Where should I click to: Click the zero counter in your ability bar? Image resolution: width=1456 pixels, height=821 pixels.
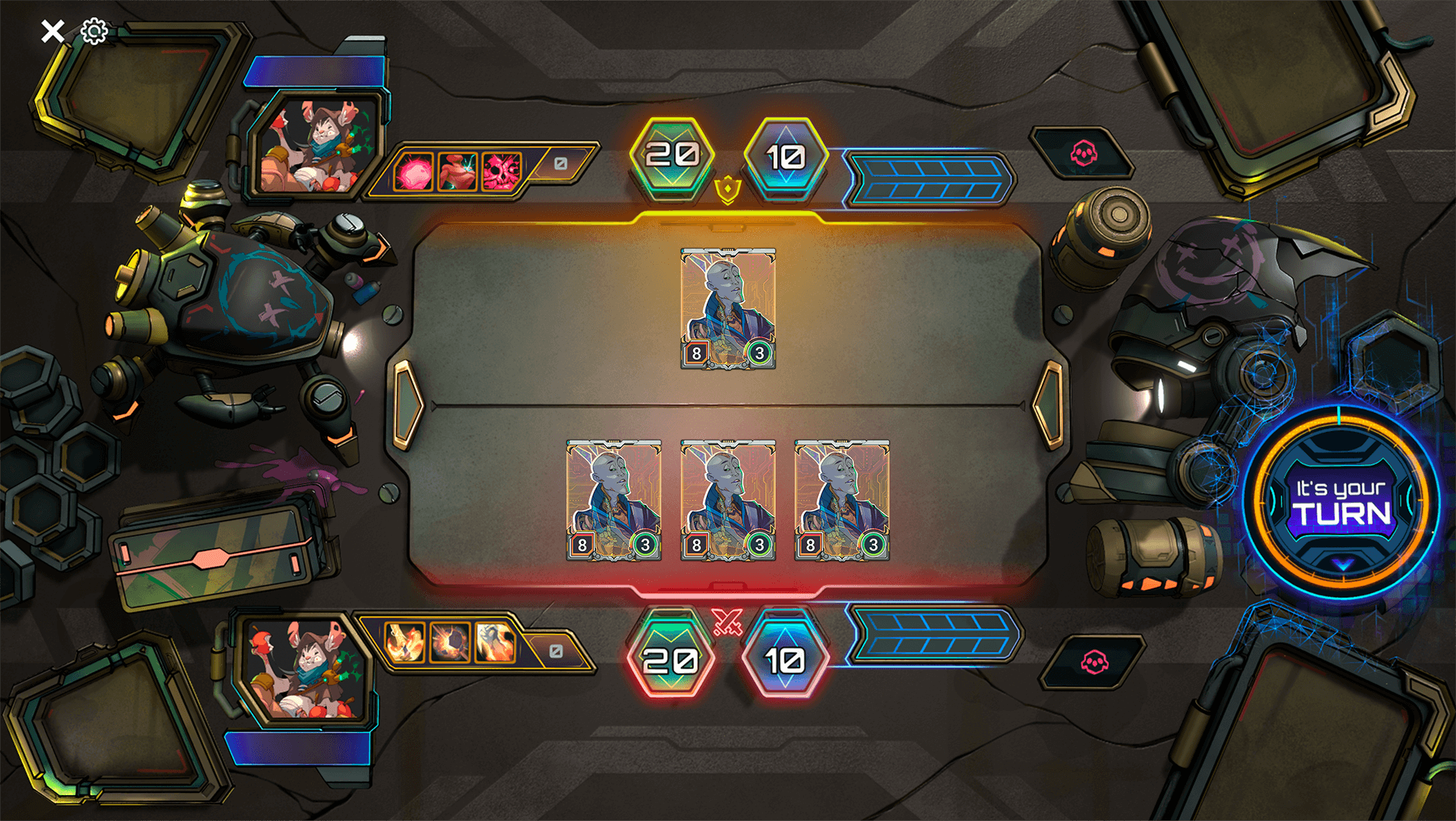[558, 650]
